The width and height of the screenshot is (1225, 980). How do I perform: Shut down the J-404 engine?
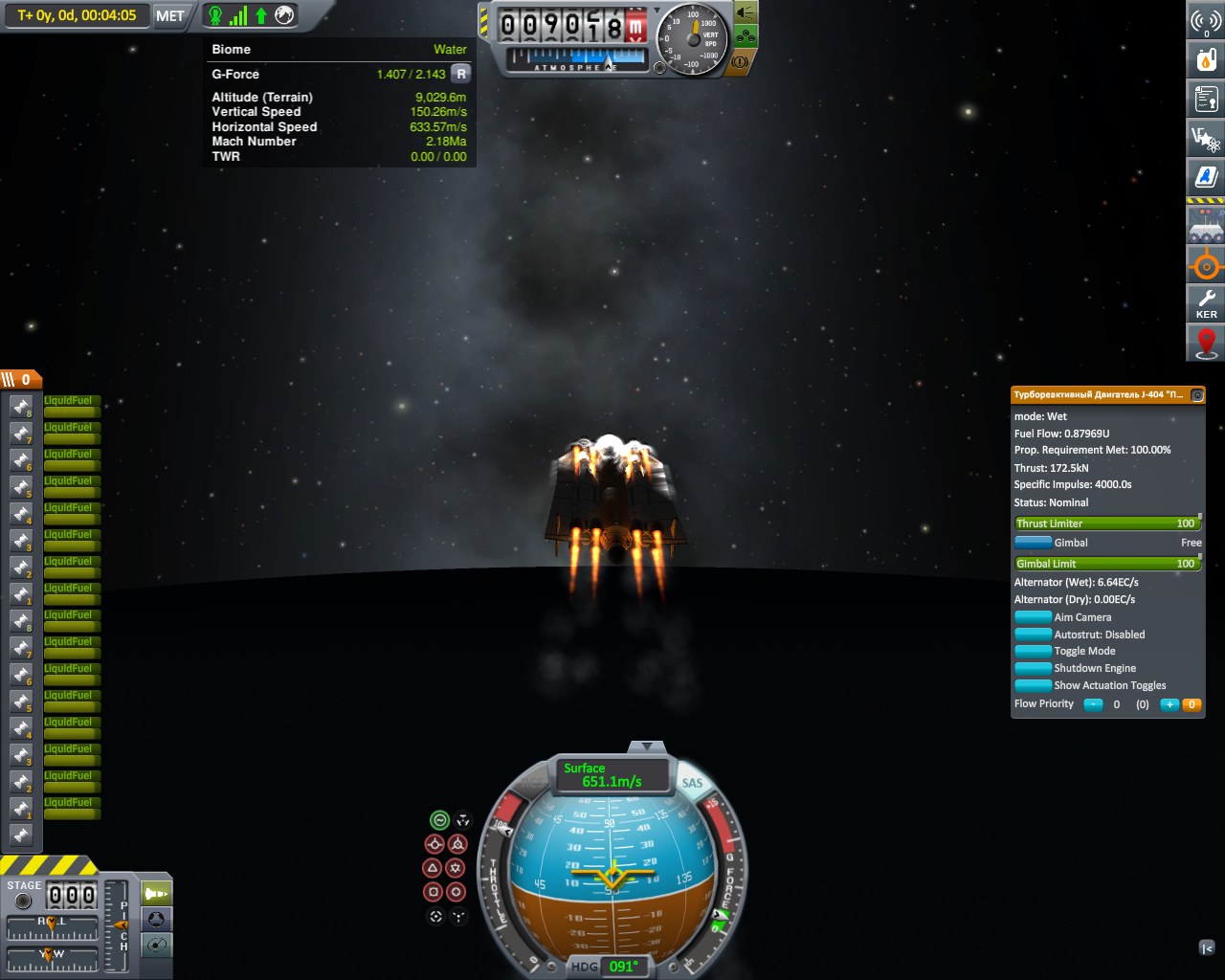(x=1034, y=668)
